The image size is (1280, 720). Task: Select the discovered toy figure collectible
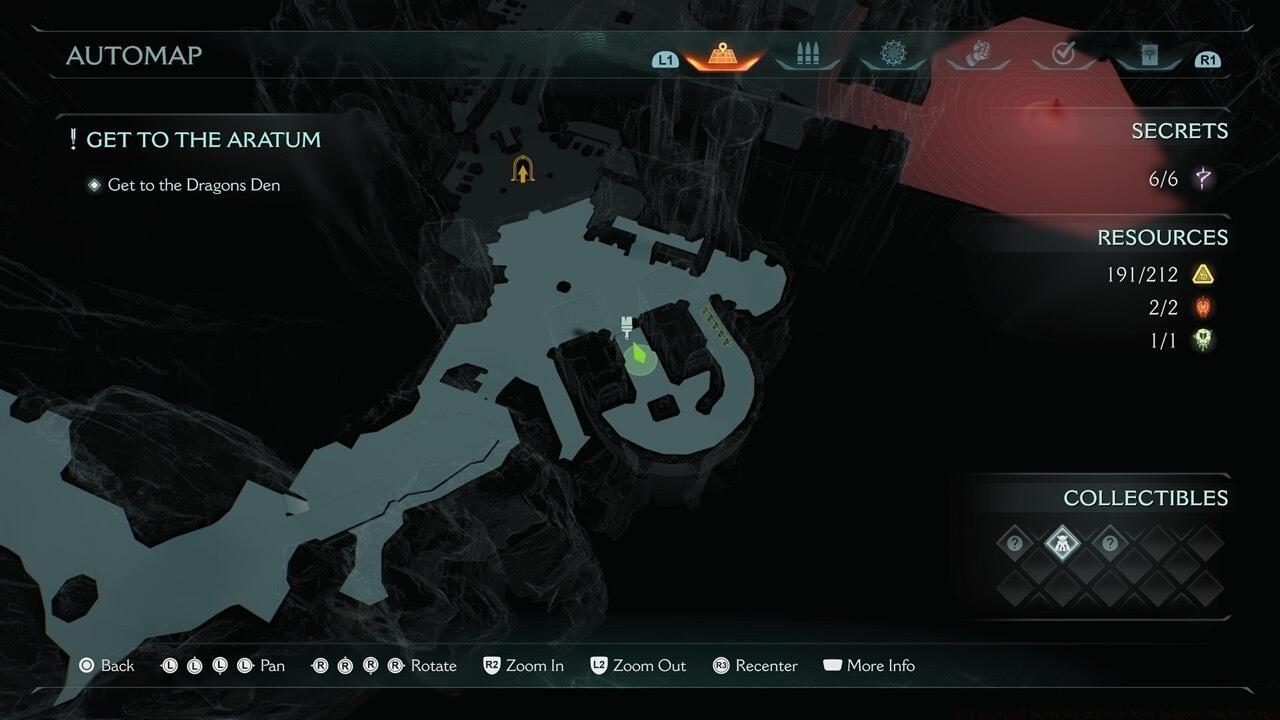[x=1062, y=544]
